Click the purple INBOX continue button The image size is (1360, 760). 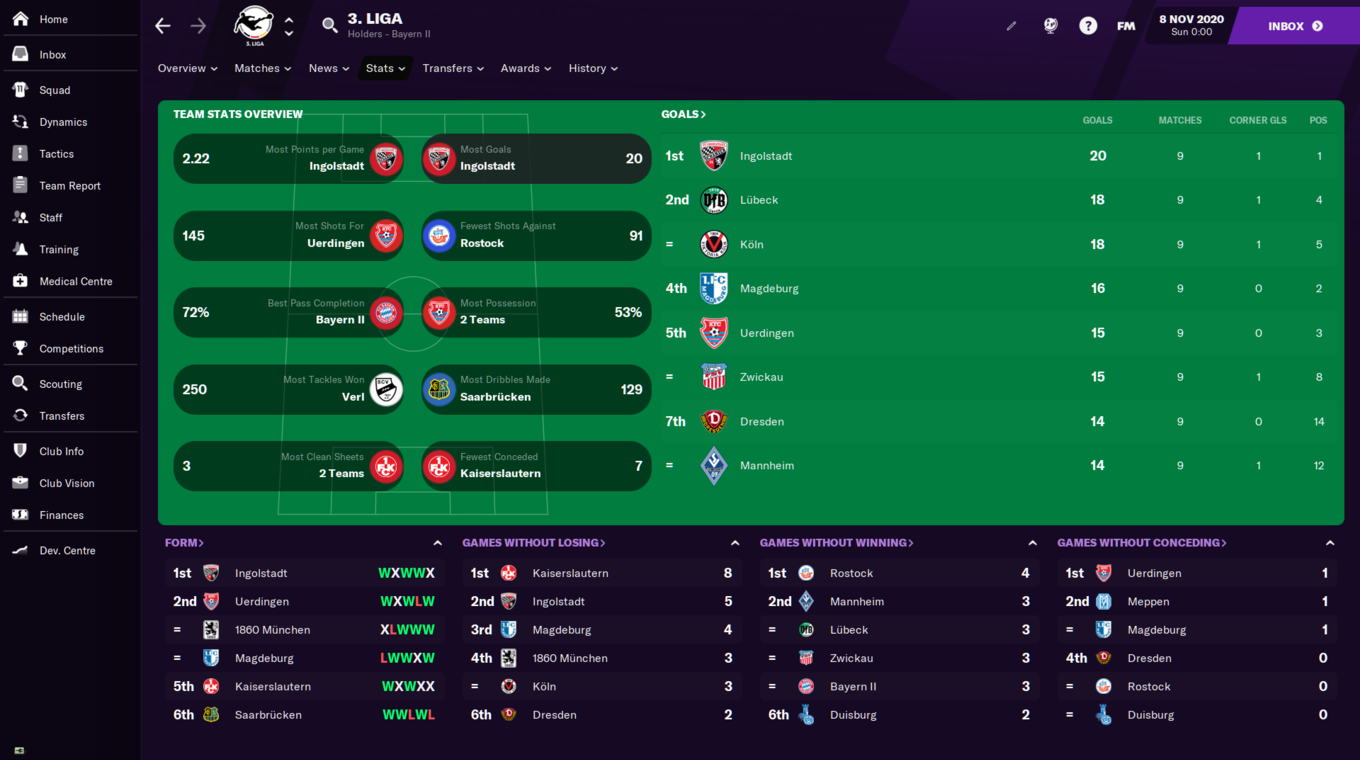tap(1294, 26)
